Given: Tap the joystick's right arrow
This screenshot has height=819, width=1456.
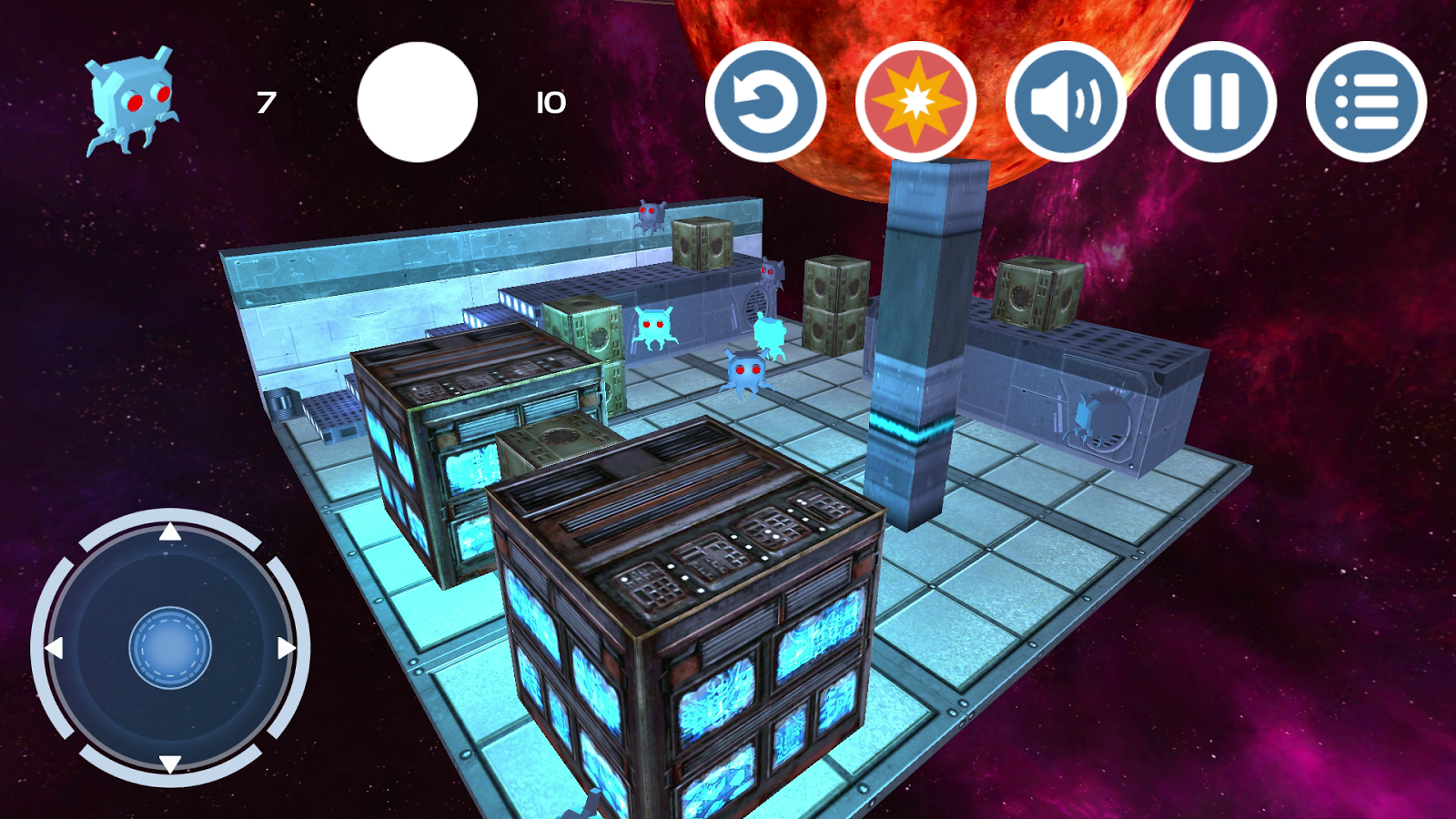Looking at the screenshot, I should (286, 648).
